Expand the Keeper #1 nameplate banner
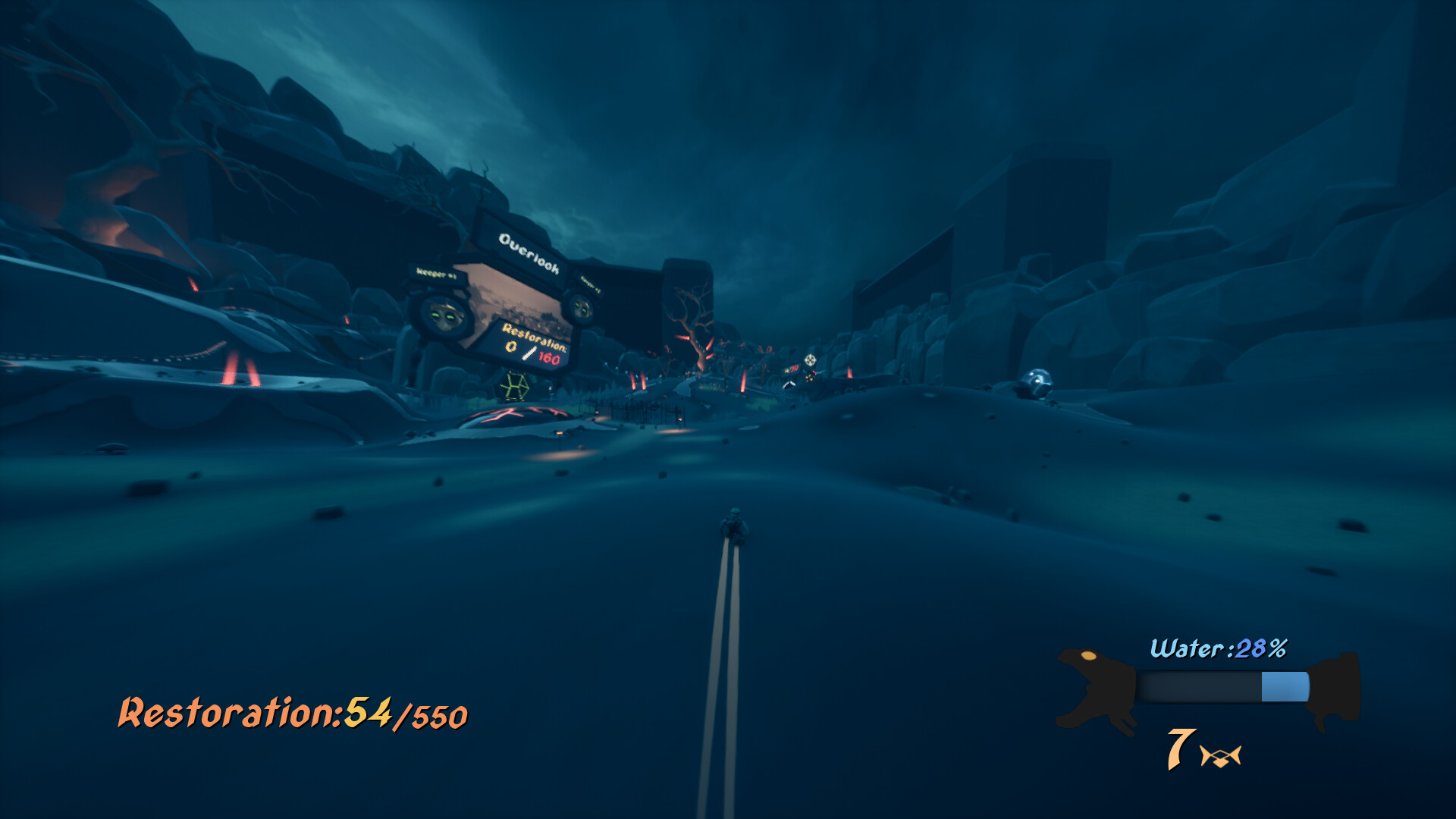1456x819 pixels. [x=437, y=273]
